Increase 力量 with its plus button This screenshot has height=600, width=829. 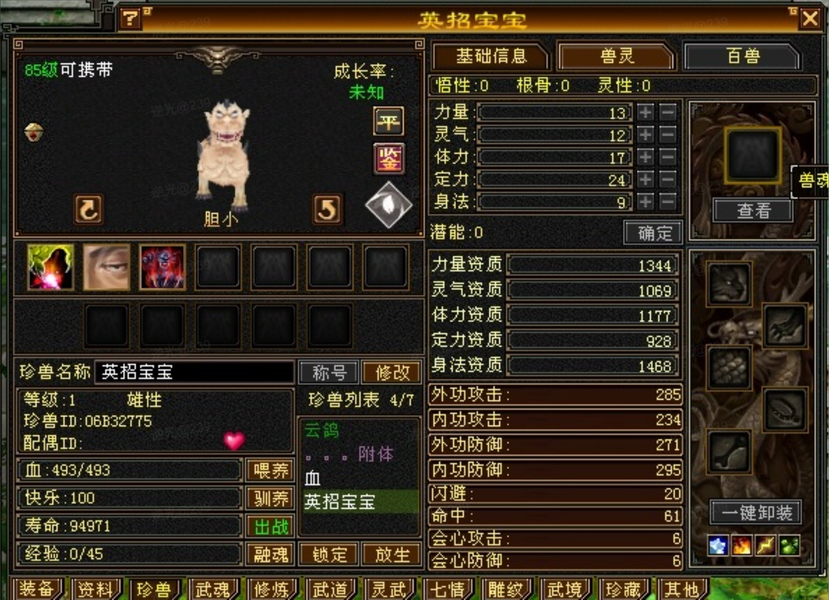646,112
